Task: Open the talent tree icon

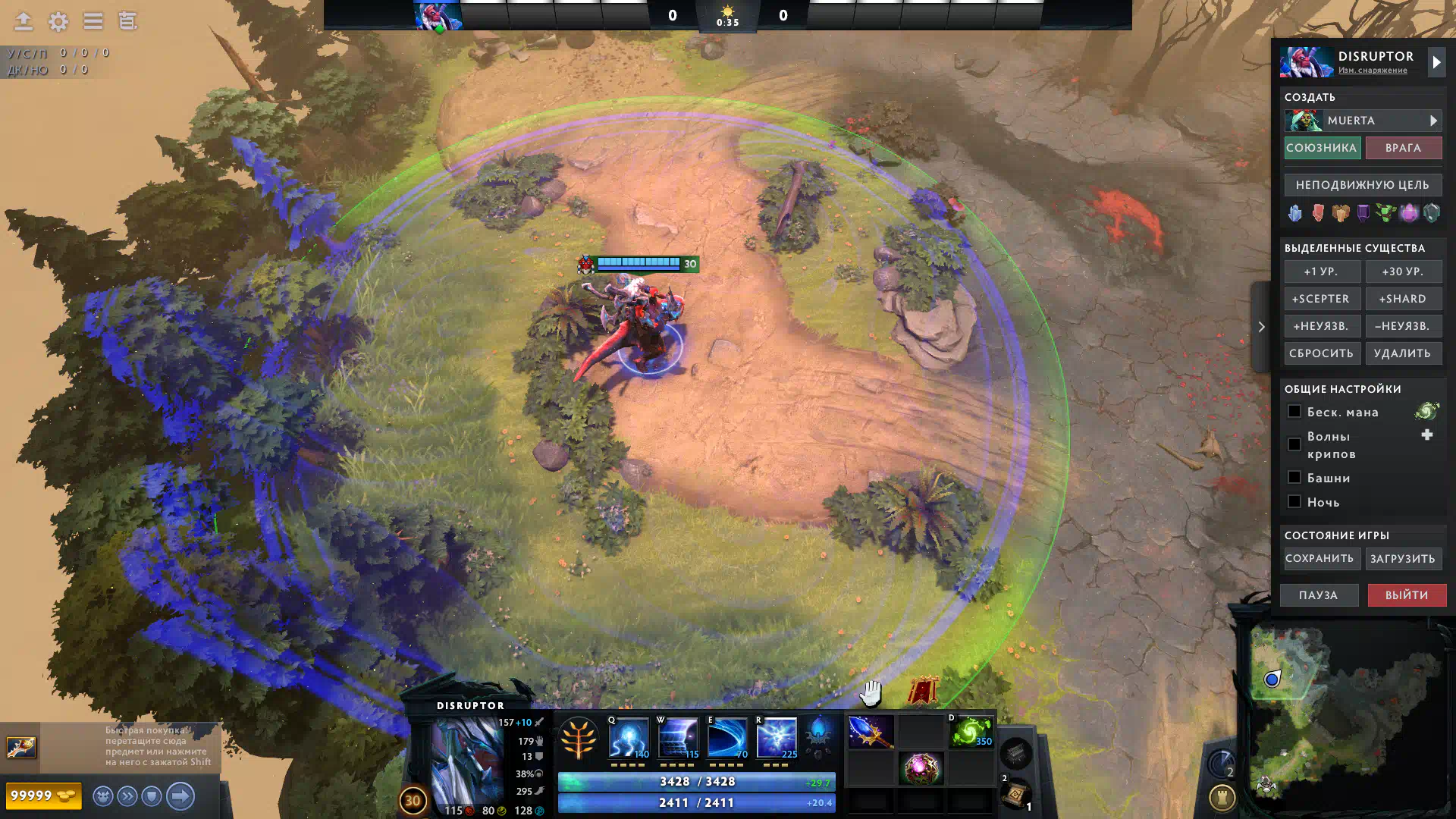Action: [x=579, y=739]
